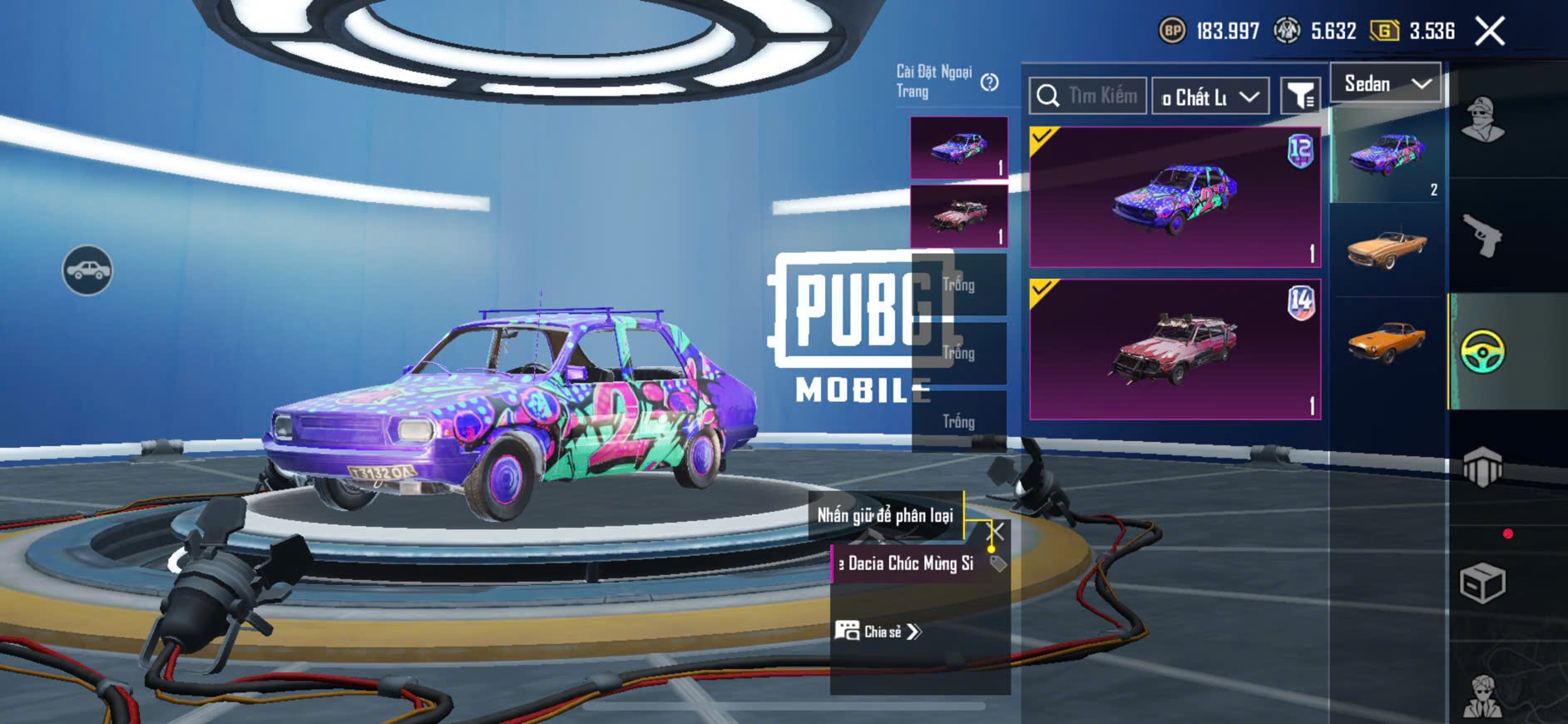Close the vehicle inventory screen

(x=1489, y=32)
